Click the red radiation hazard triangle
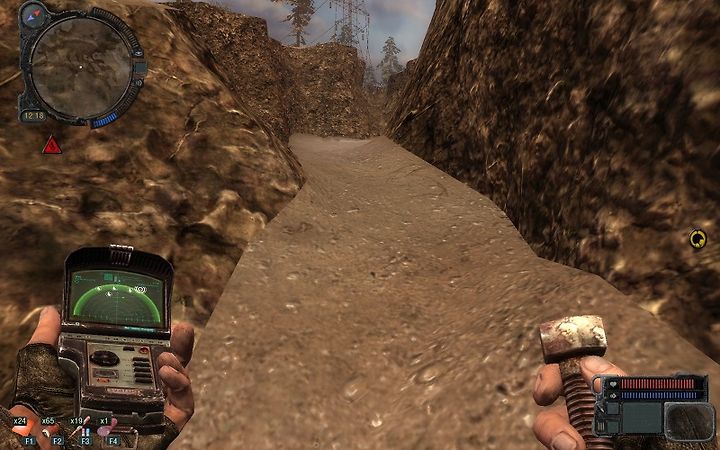Screen dimensions: 720x450 [x=51, y=146]
